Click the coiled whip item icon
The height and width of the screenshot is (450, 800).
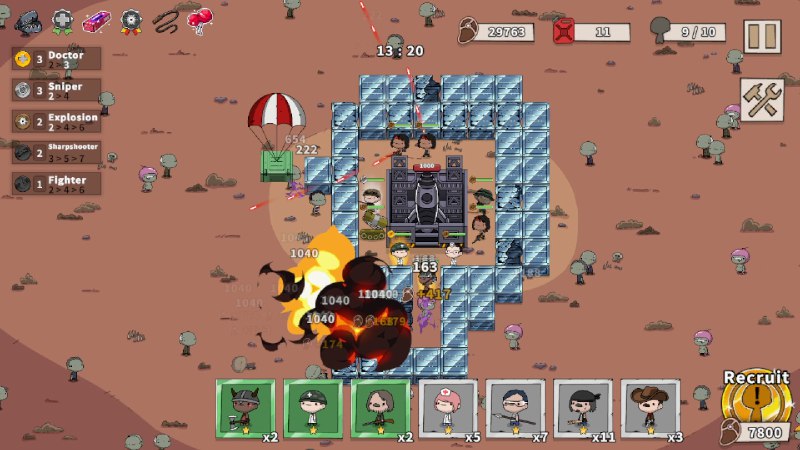point(166,20)
